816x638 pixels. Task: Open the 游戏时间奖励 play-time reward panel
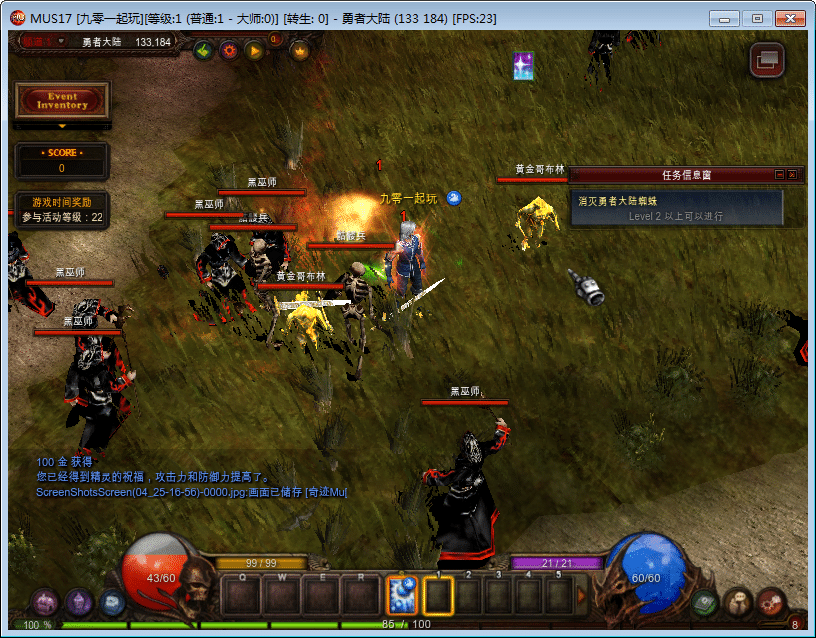[x=62, y=209]
